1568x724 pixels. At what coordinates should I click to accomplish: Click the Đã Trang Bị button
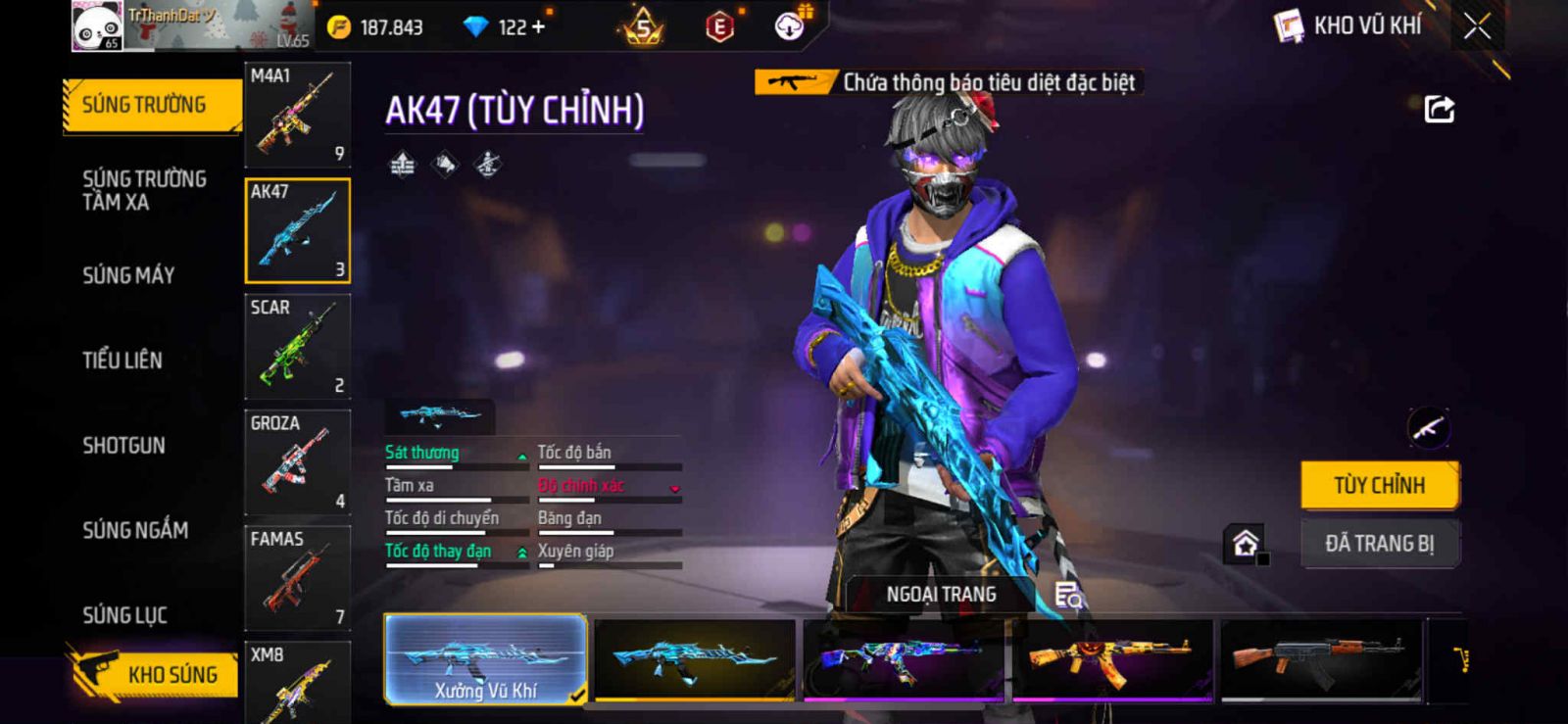pos(1379,544)
